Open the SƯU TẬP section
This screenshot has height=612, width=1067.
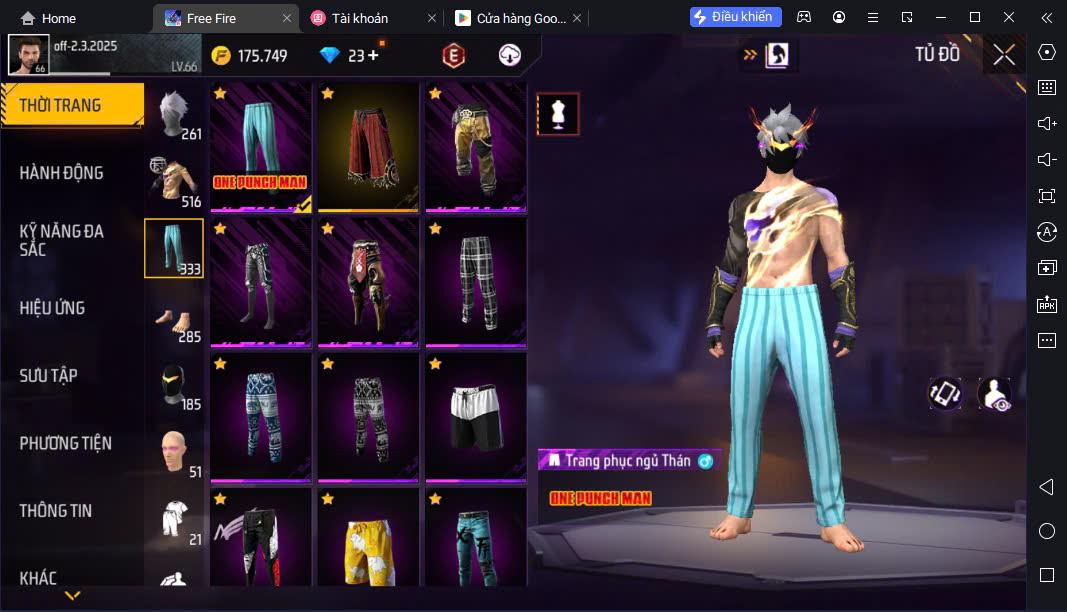(x=49, y=376)
